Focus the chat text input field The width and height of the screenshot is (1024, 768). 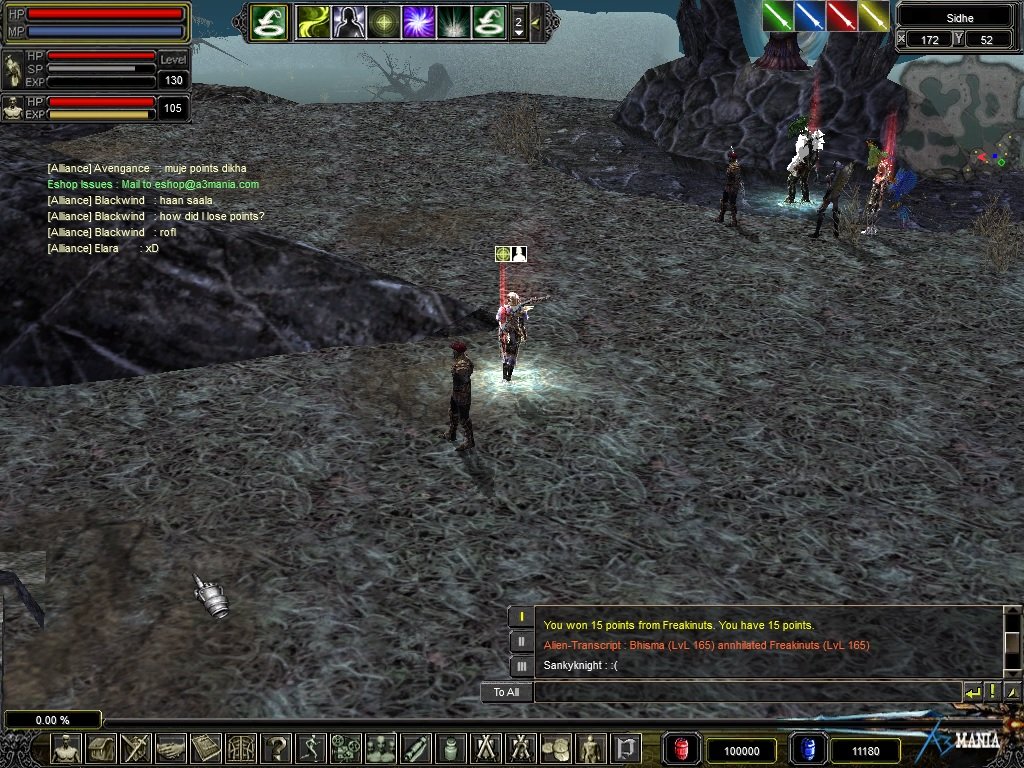pyautogui.click(x=746, y=692)
